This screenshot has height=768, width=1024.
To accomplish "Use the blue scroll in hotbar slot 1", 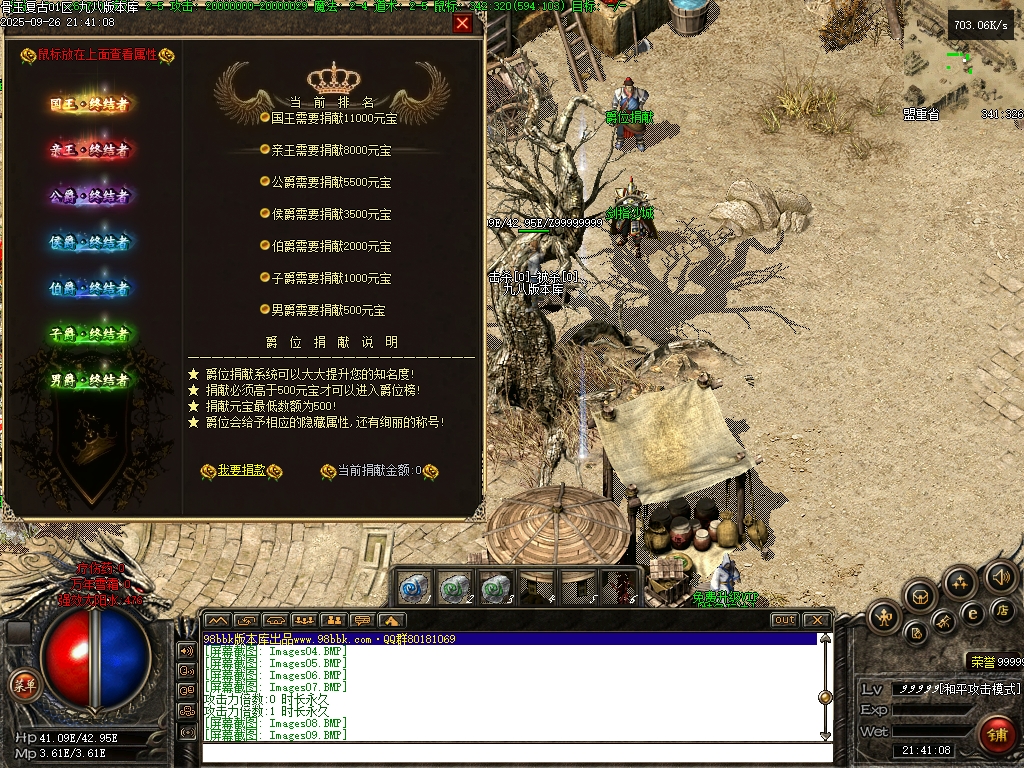I will tap(416, 586).
